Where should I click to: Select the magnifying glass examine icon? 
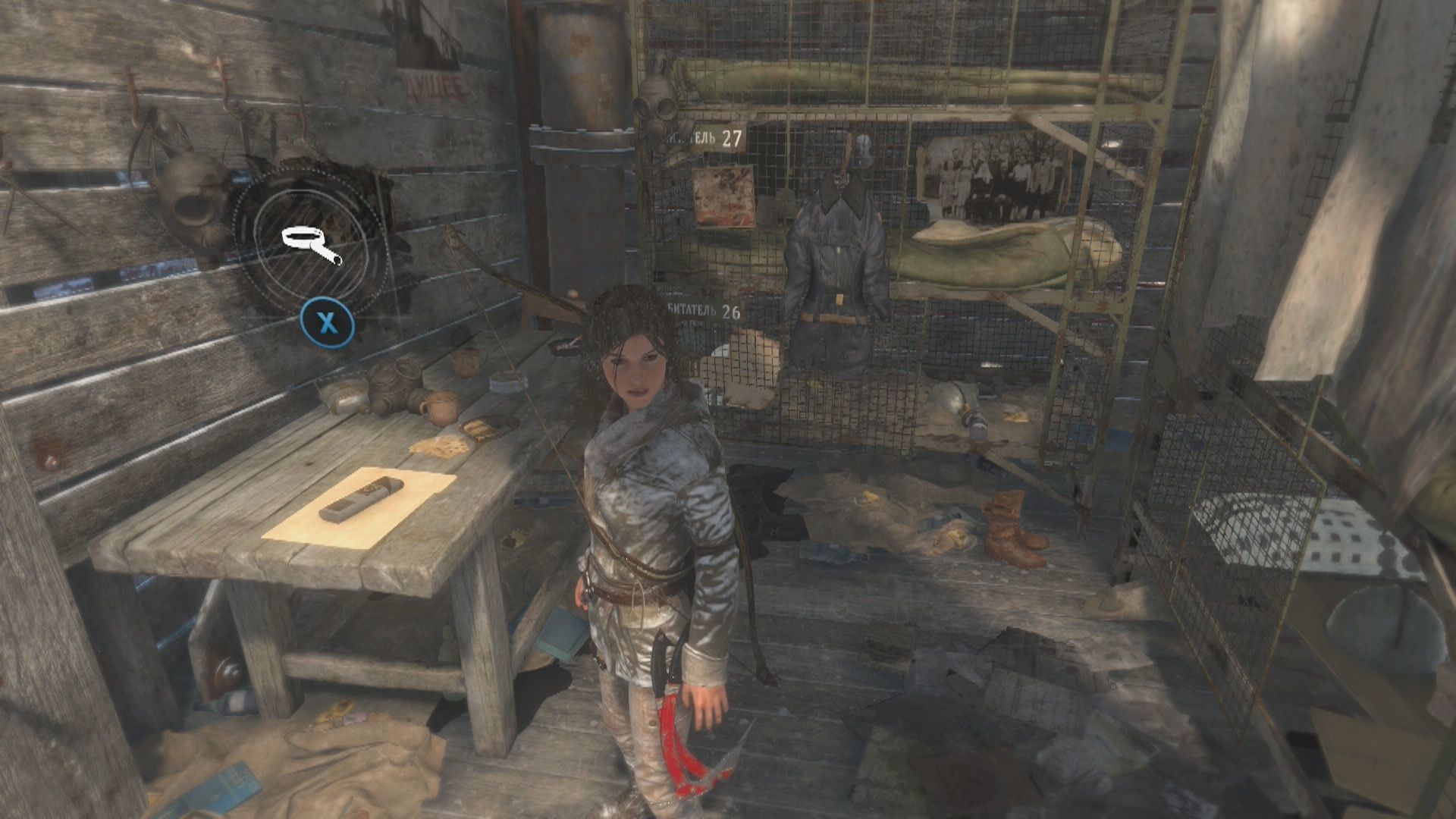(312, 244)
